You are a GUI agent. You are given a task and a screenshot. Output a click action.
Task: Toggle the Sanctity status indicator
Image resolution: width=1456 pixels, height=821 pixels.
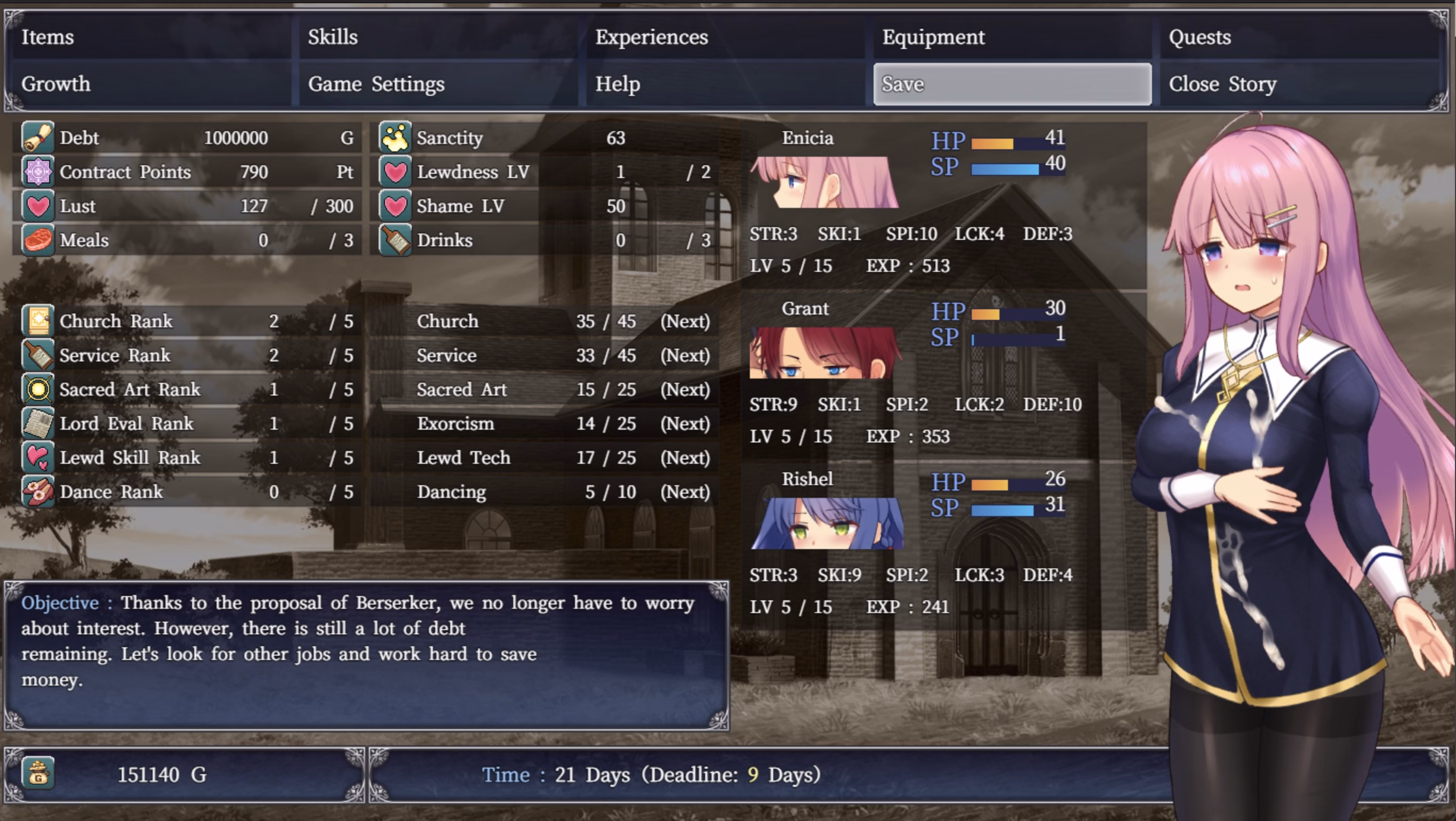point(396,138)
